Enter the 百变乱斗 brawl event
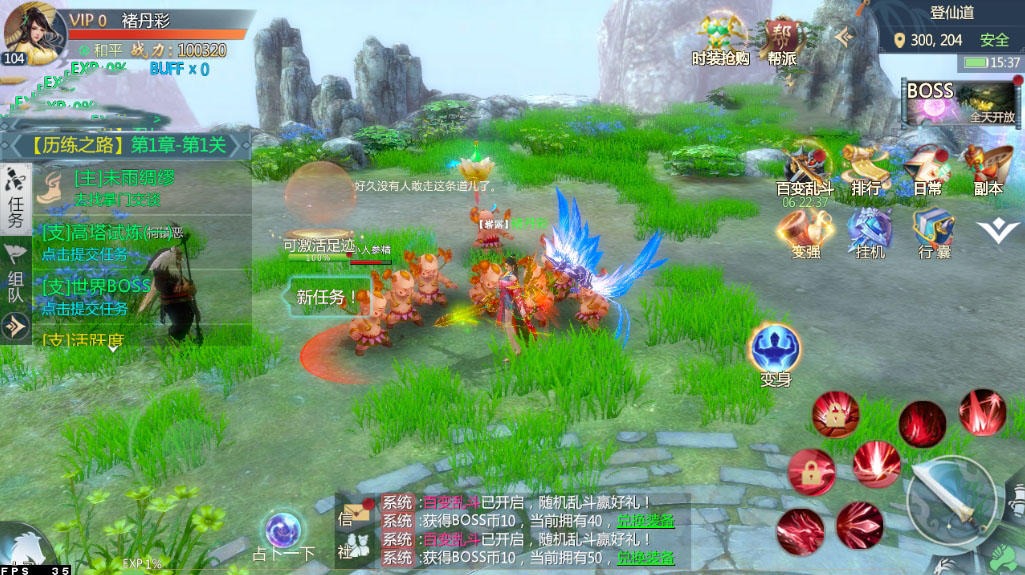This screenshot has width=1025, height=575. coord(803,166)
